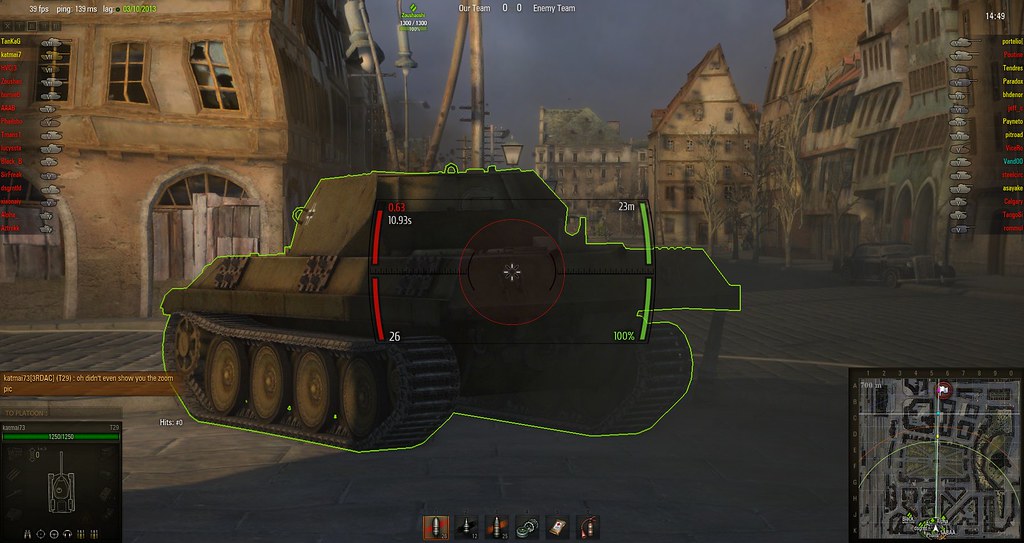Select the first armor-piercing shell slot

pyautogui.click(x=436, y=526)
